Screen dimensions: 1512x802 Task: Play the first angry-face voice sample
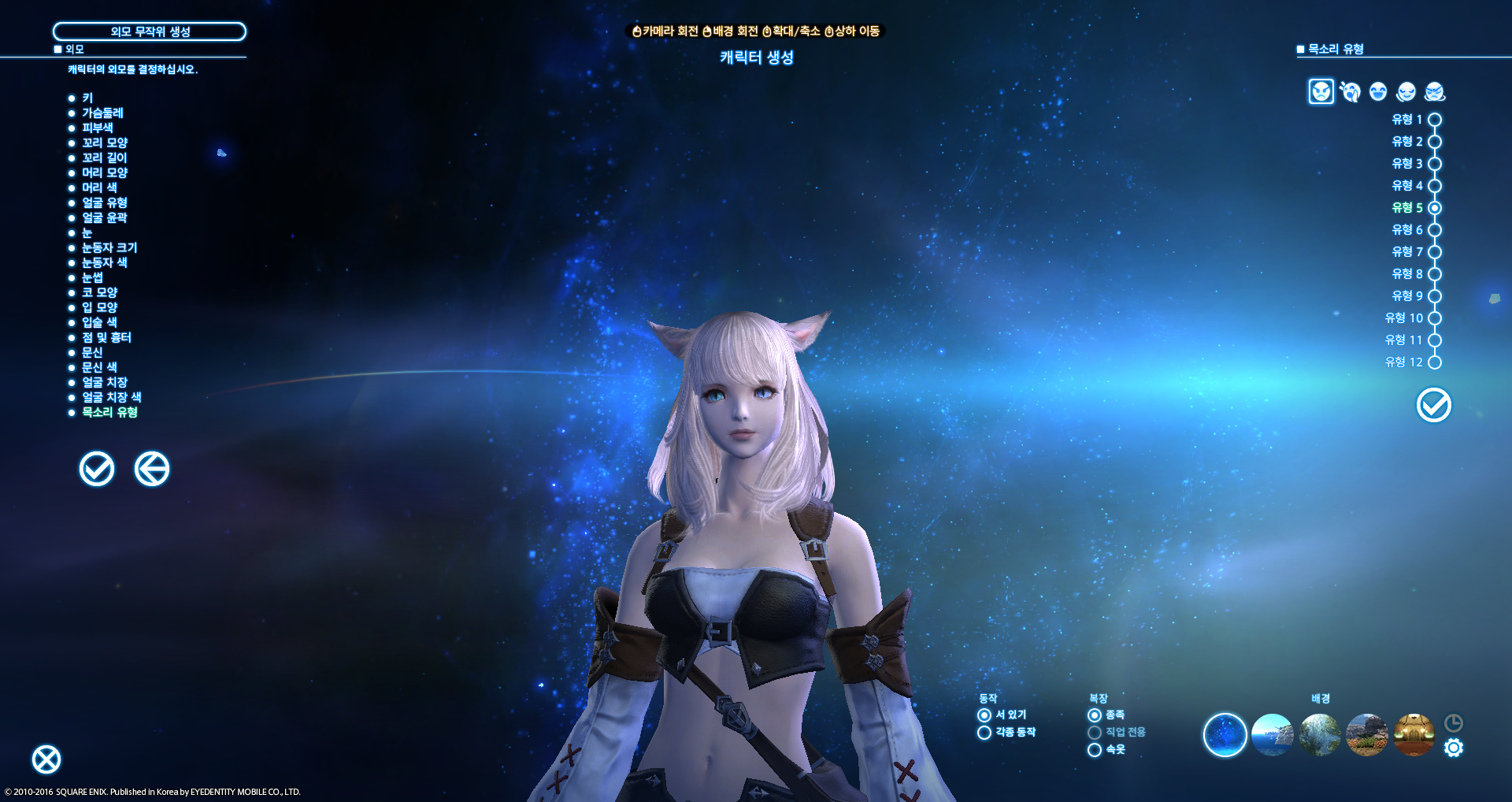pyautogui.click(x=1321, y=91)
